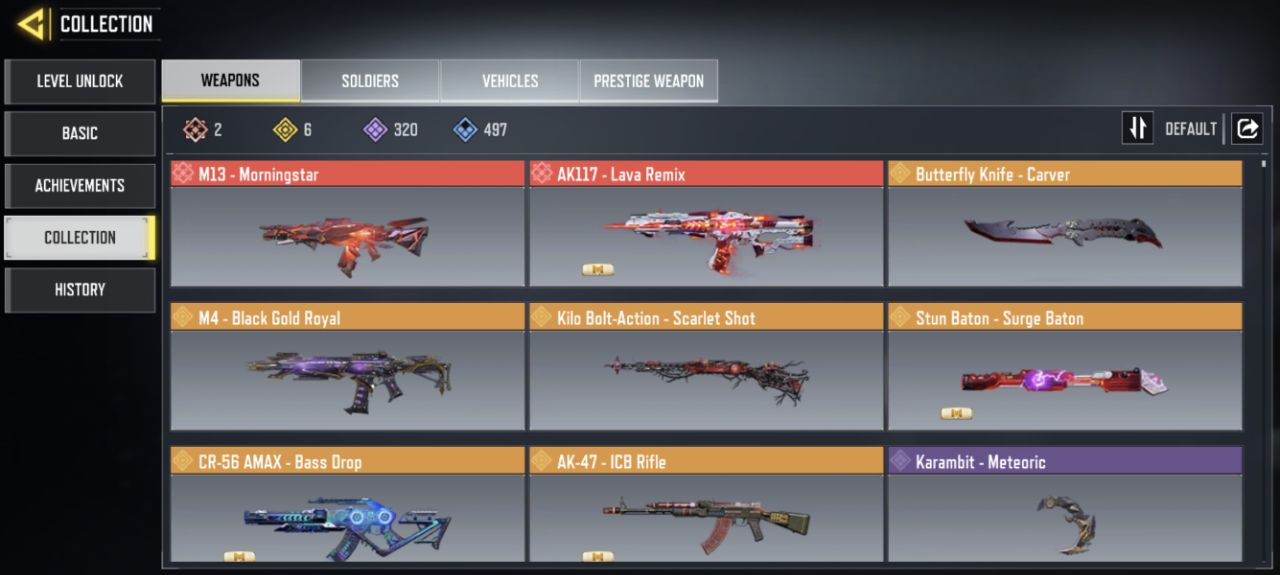Click the share arrow icon
Viewport: 1280px width, 575px height.
pos(1247,128)
